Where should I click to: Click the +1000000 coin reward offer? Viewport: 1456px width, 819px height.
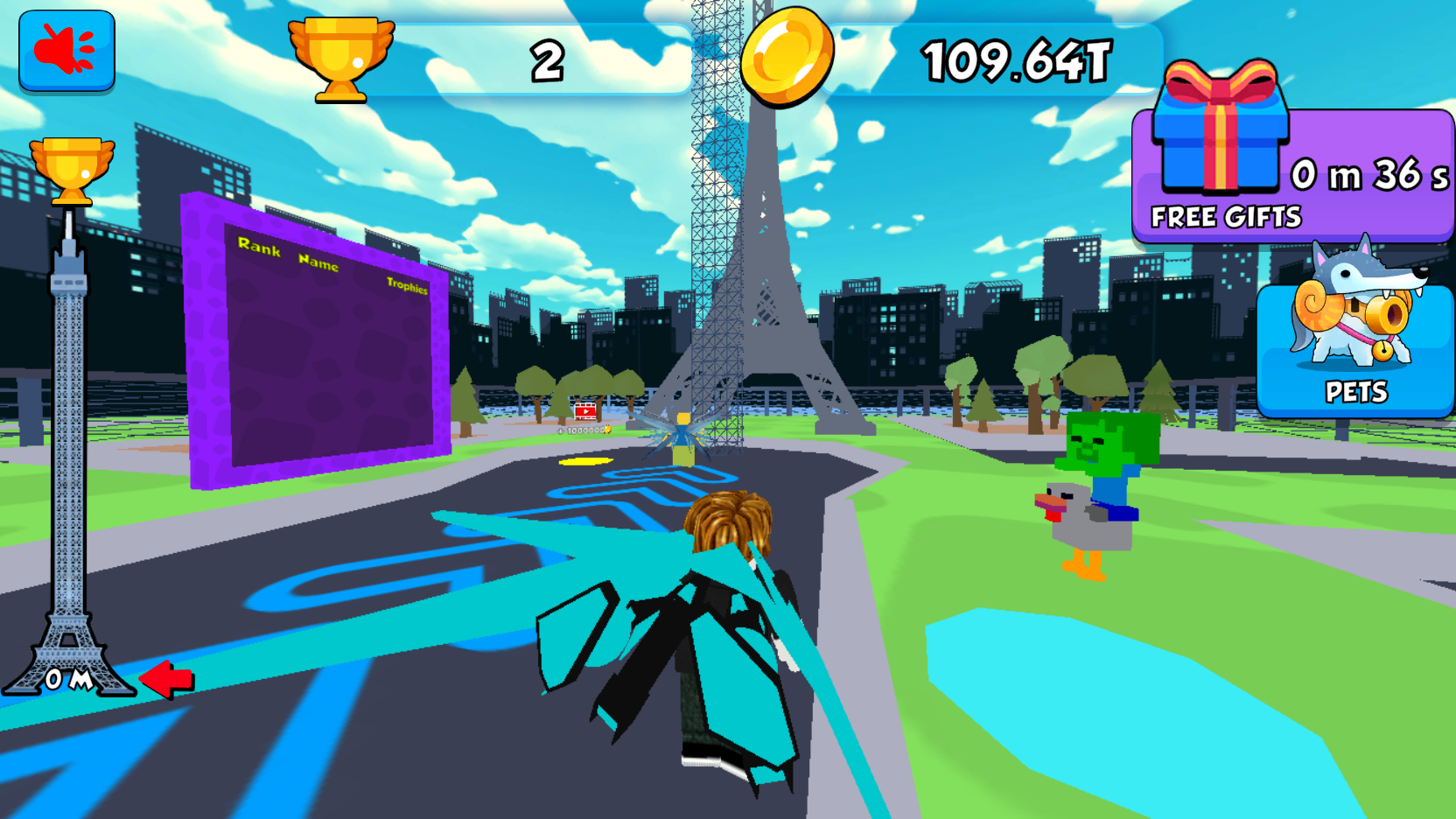[x=582, y=429]
